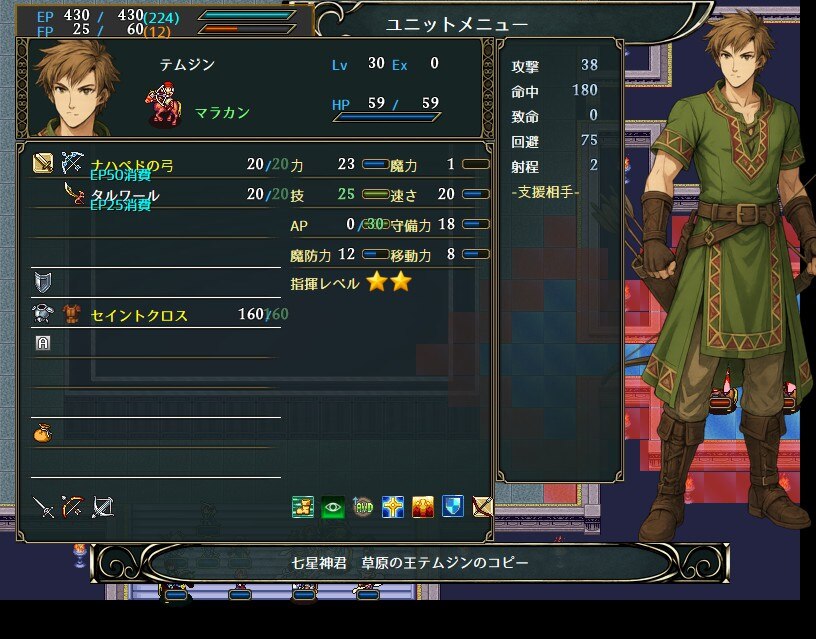
Task: Select the sword weapon-type icon
Action: click(43, 507)
